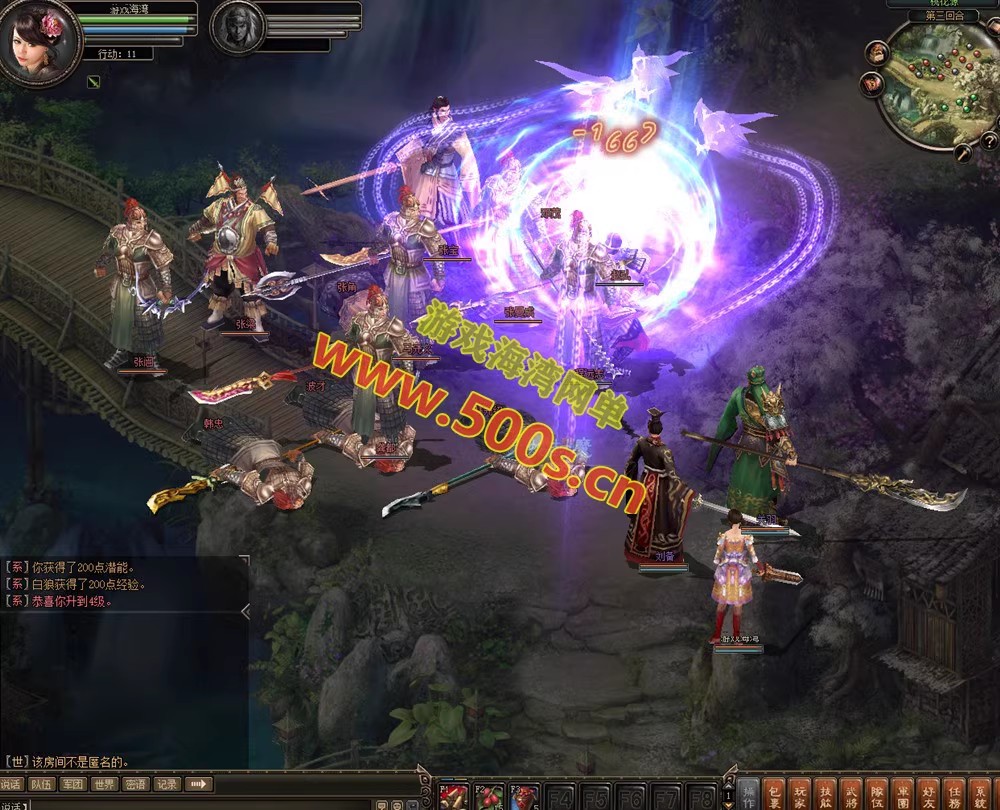This screenshot has height=810, width=1000.
Task: Open the 世界 chat channel
Action: click(104, 784)
